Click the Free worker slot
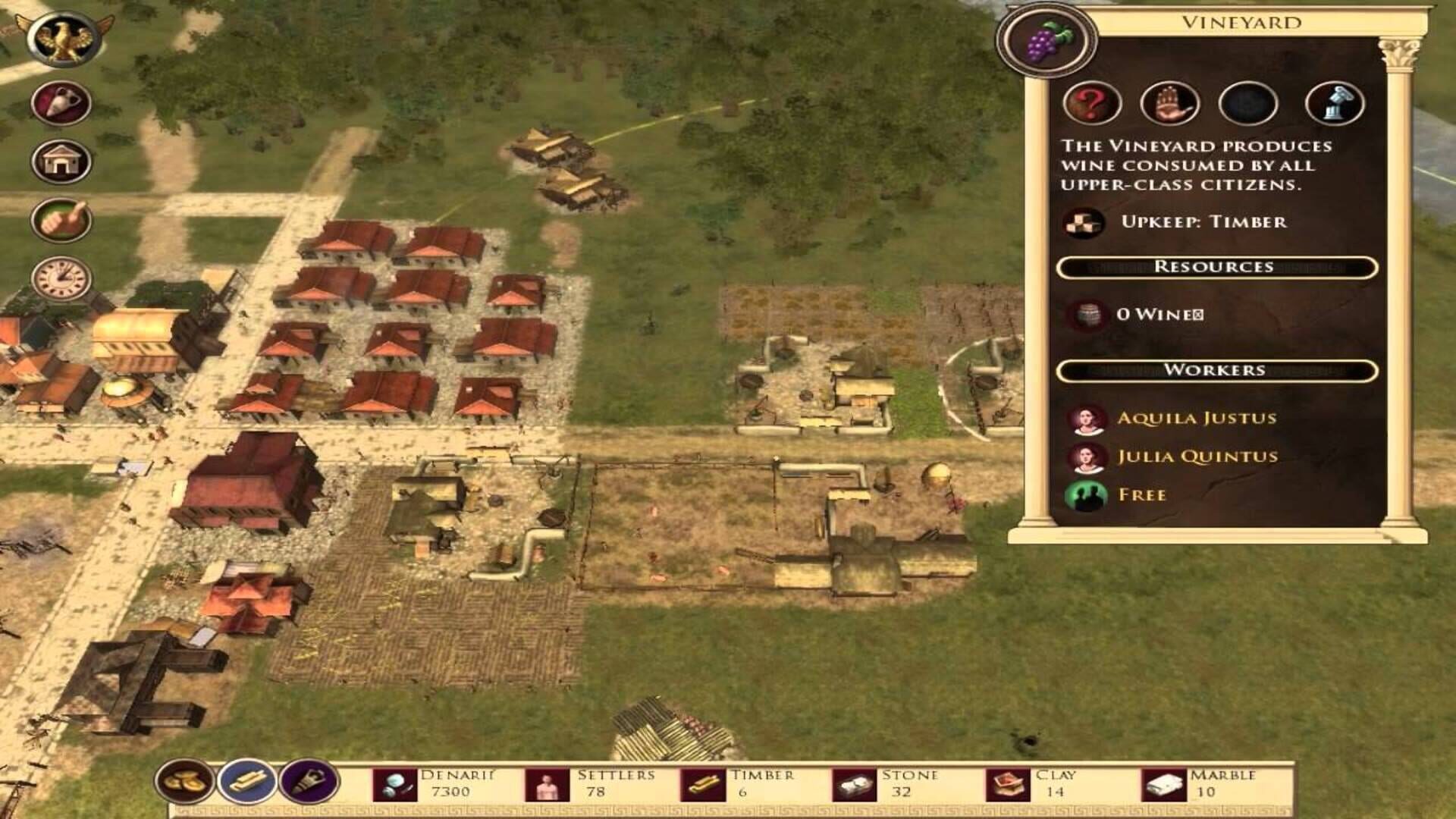This screenshot has width=1456, height=819. 1142,495
